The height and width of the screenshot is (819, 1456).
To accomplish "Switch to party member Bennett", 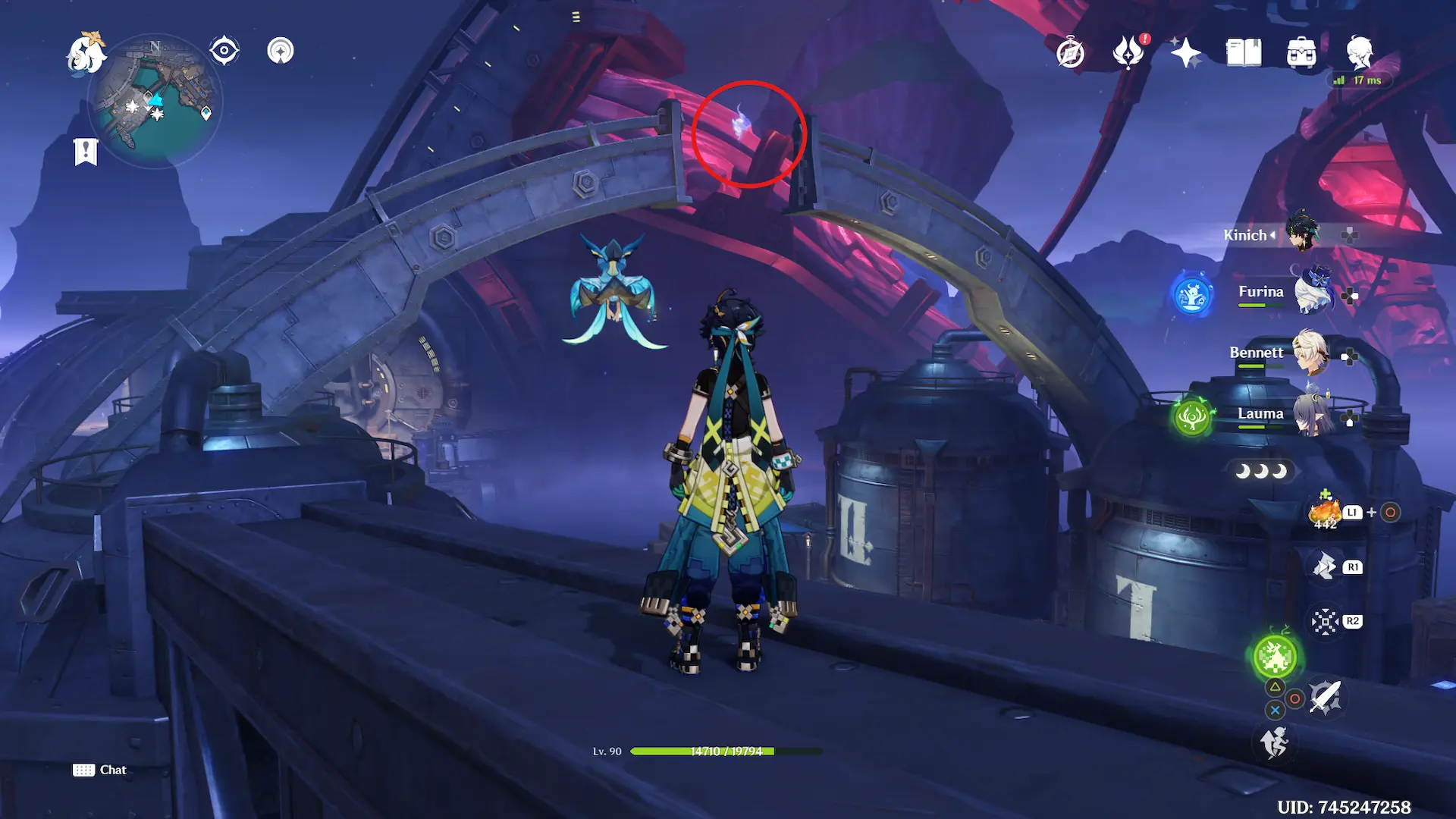I will 1309,353.
